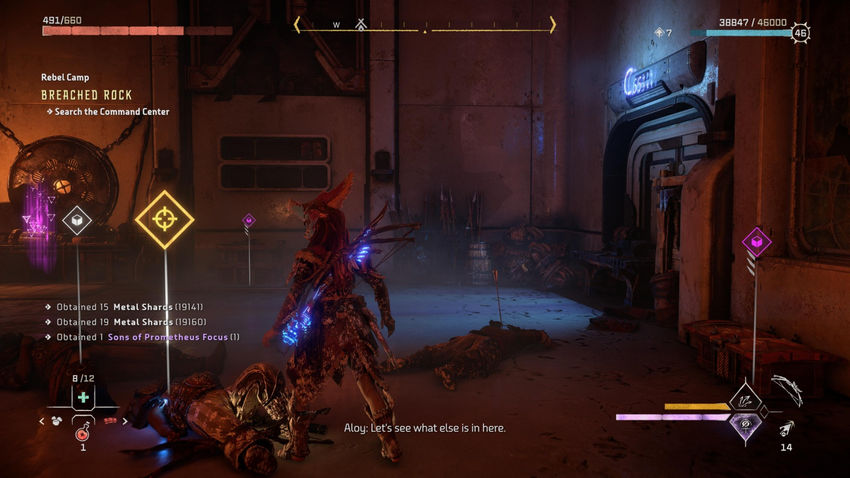Image resolution: width=850 pixels, height=478 pixels.
Task: Select the Breached Rock quest tracker
Action: pos(86,95)
